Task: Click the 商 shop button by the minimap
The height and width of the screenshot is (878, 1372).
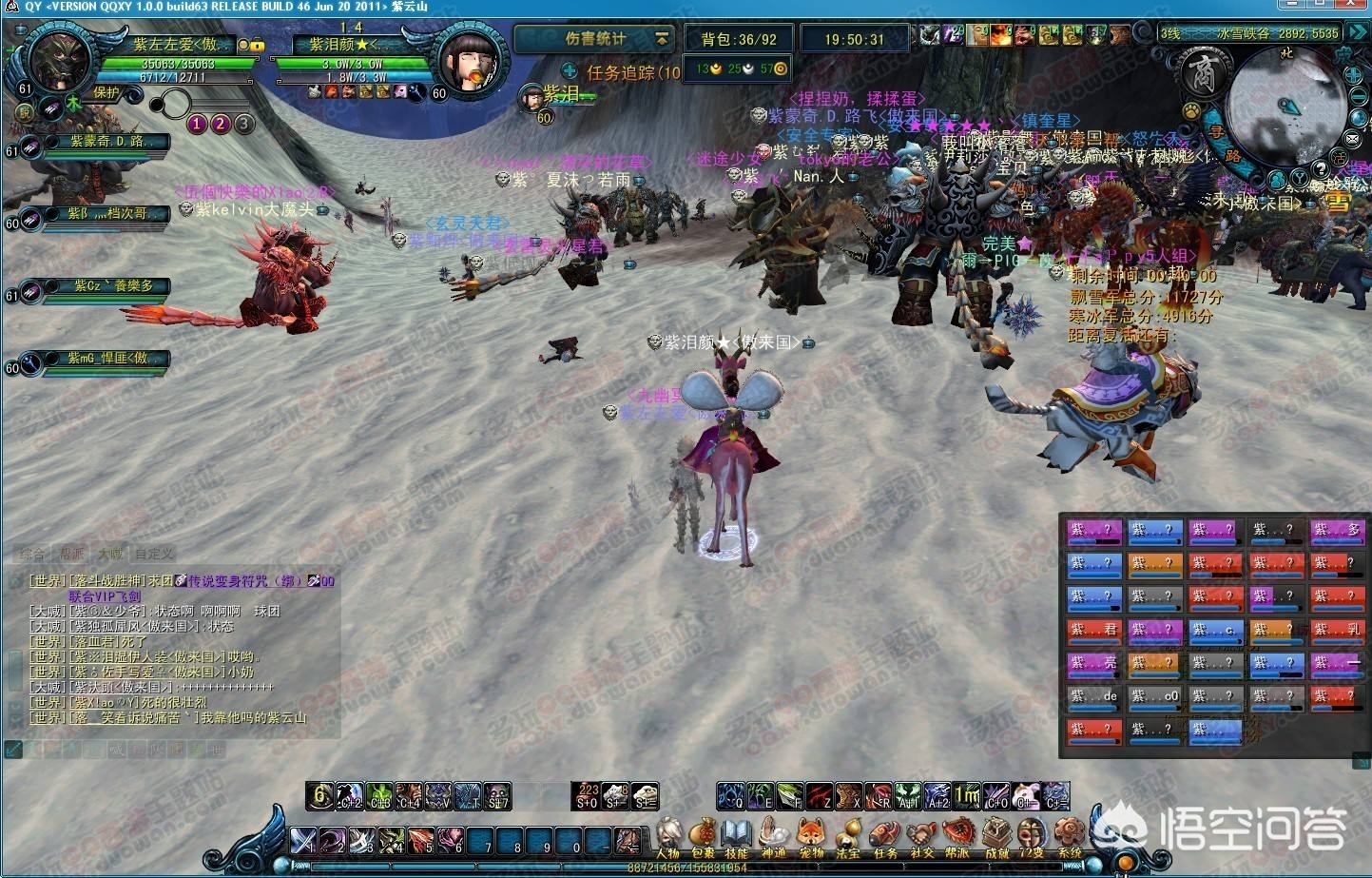Action: 1203,73
